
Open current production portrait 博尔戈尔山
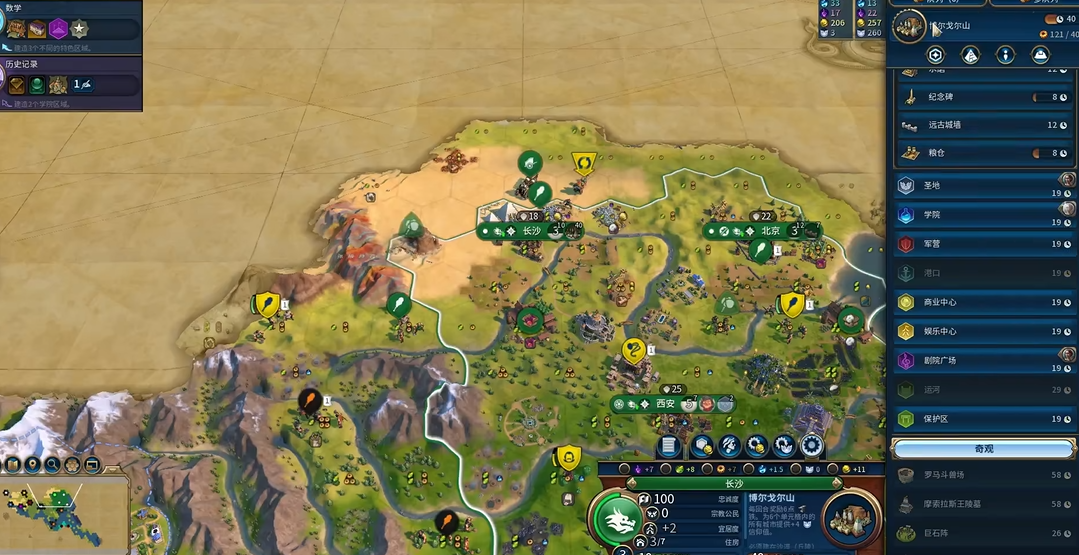pyautogui.click(x=851, y=518)
